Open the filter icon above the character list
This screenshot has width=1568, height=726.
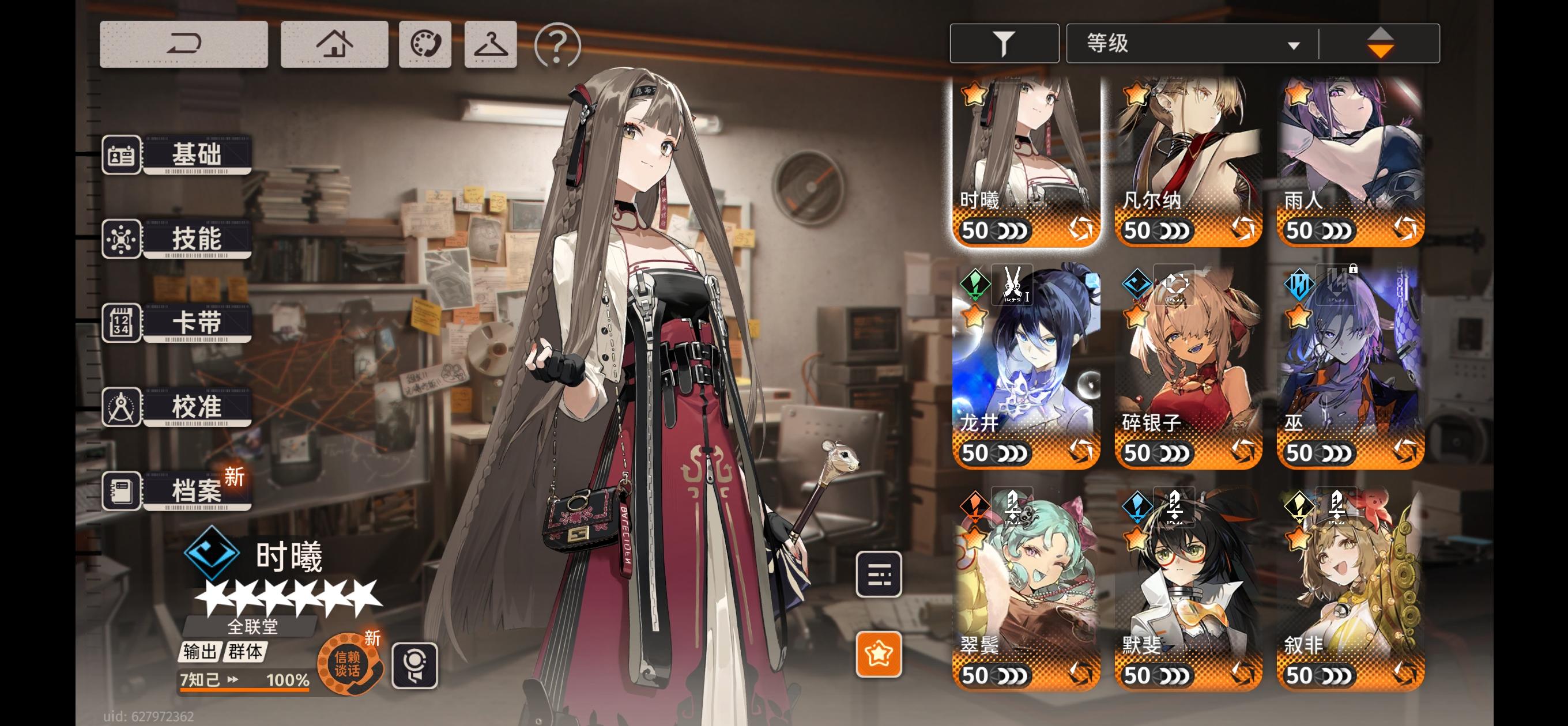click(x=1004, y=42)
